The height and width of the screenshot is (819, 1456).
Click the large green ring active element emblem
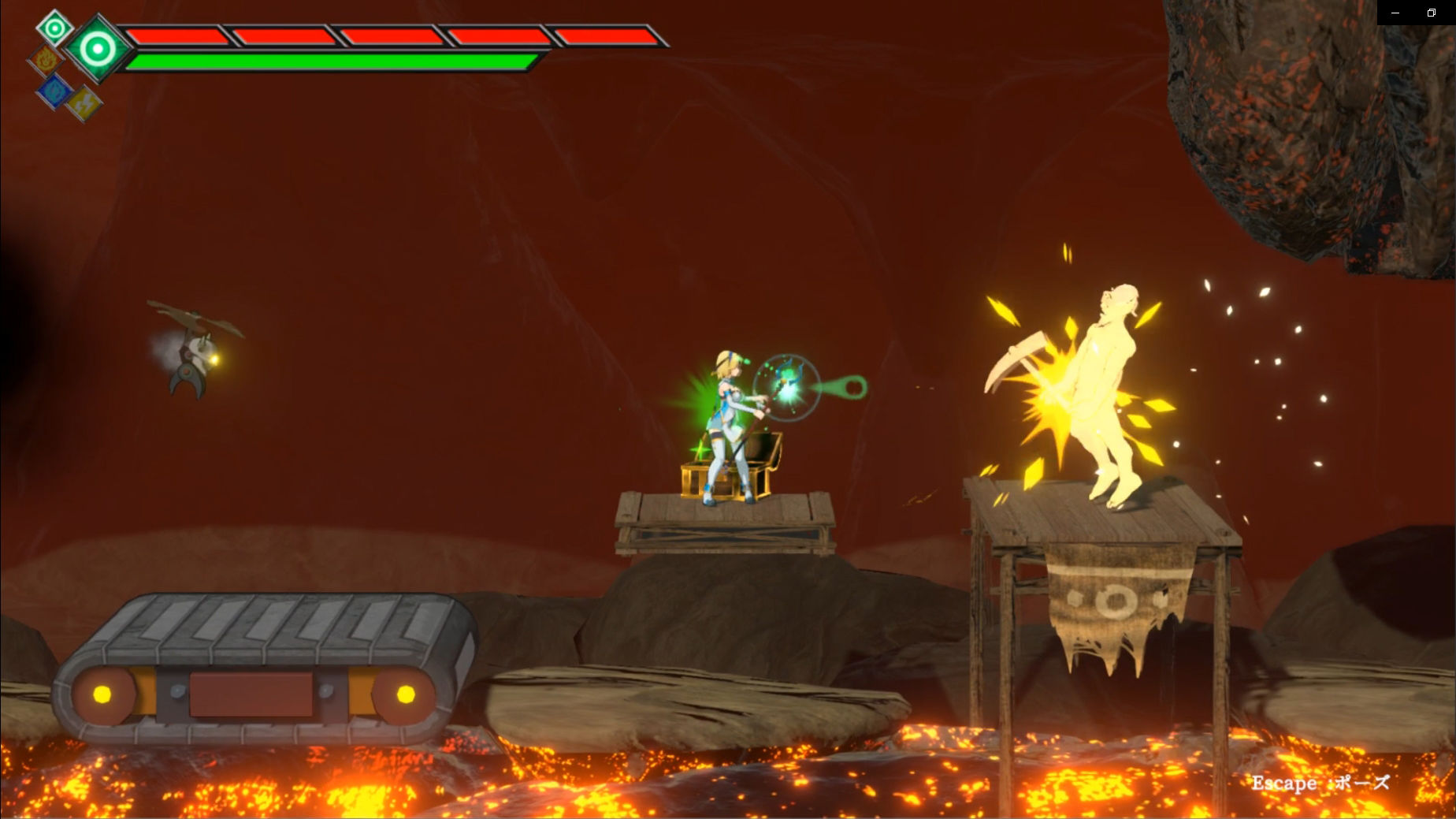(x=98, y=49)
